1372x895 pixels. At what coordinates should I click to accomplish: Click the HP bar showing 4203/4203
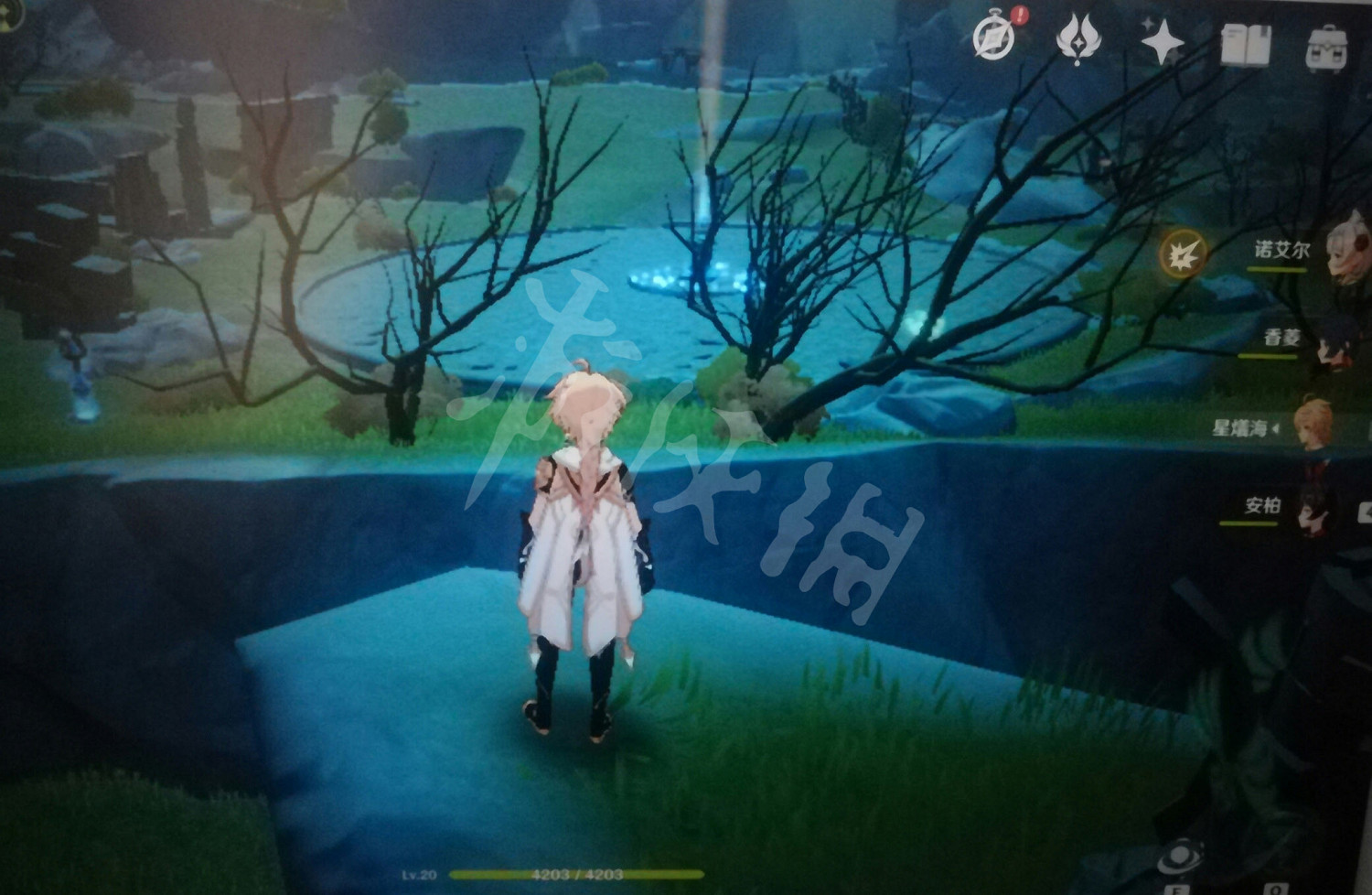pyautogui.click(x=576, y=877)
